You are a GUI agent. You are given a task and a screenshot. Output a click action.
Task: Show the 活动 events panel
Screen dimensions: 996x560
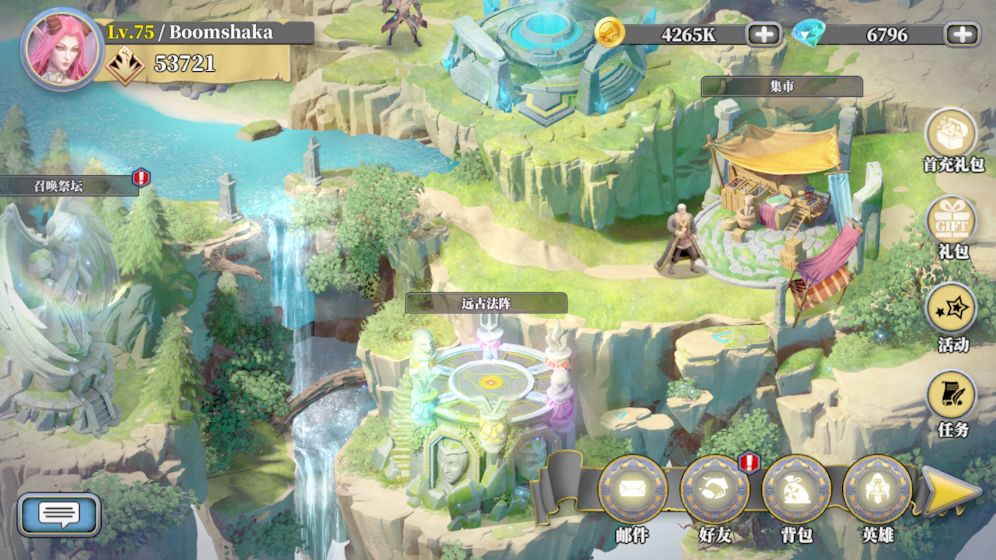pyautogui.click(x=951, y=312)
